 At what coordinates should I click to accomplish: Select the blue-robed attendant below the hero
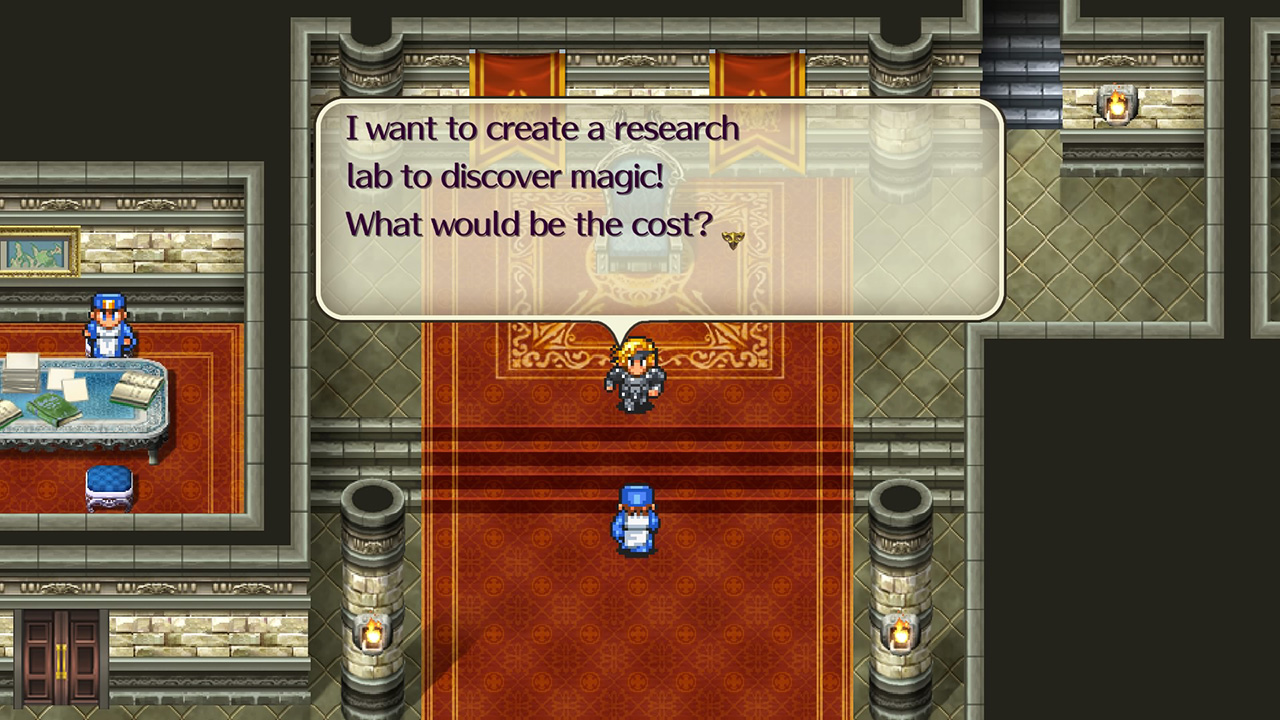[637, 518]
